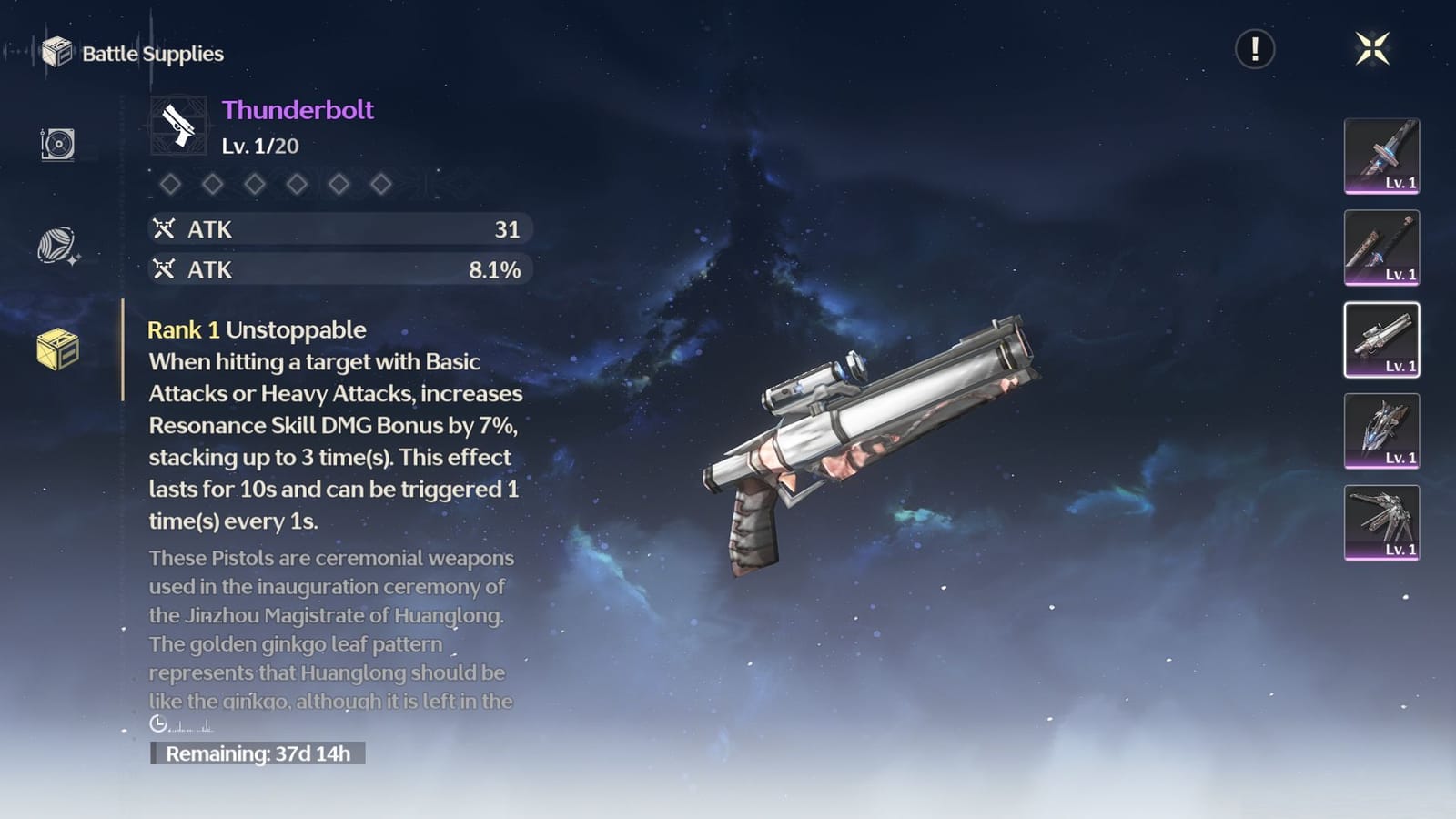Select the second weapon thumbnail on the right
This screenshot has height=819, width=1456.
[x=1381, y=248]
